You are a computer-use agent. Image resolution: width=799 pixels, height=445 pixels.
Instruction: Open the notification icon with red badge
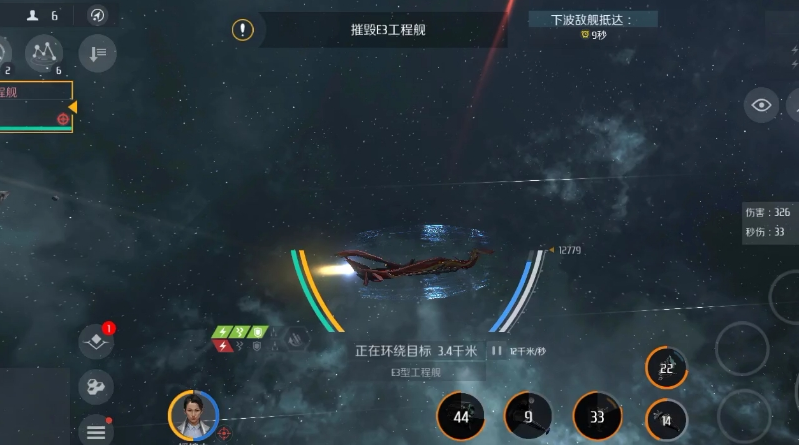pyautogui.click(x=96, y=341)
